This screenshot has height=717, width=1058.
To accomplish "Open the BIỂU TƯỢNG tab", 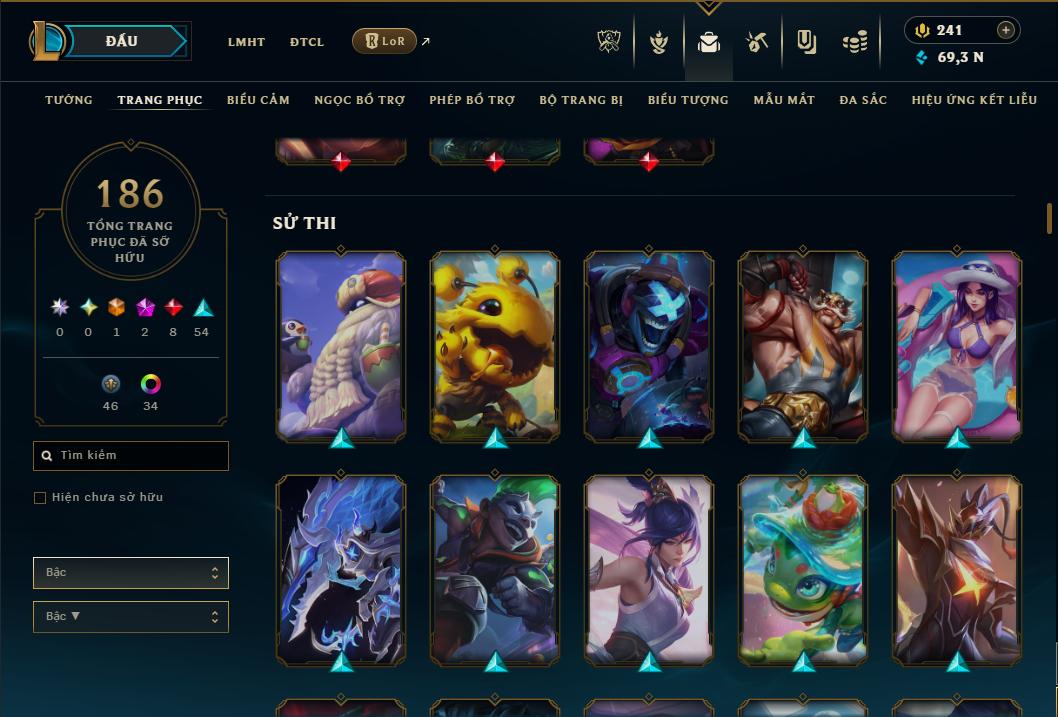I will (x=688, y=100).
